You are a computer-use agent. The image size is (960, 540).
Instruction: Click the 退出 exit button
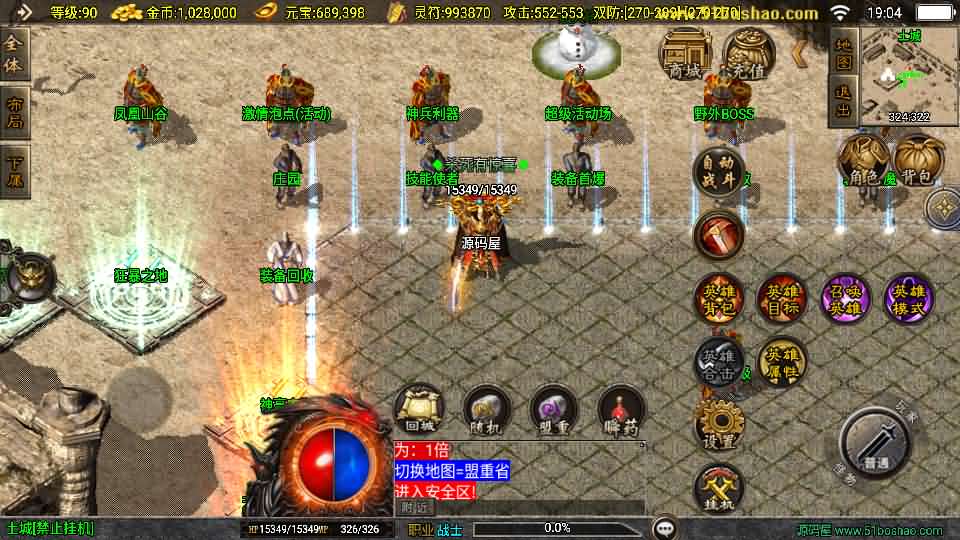tap(843, 102)
